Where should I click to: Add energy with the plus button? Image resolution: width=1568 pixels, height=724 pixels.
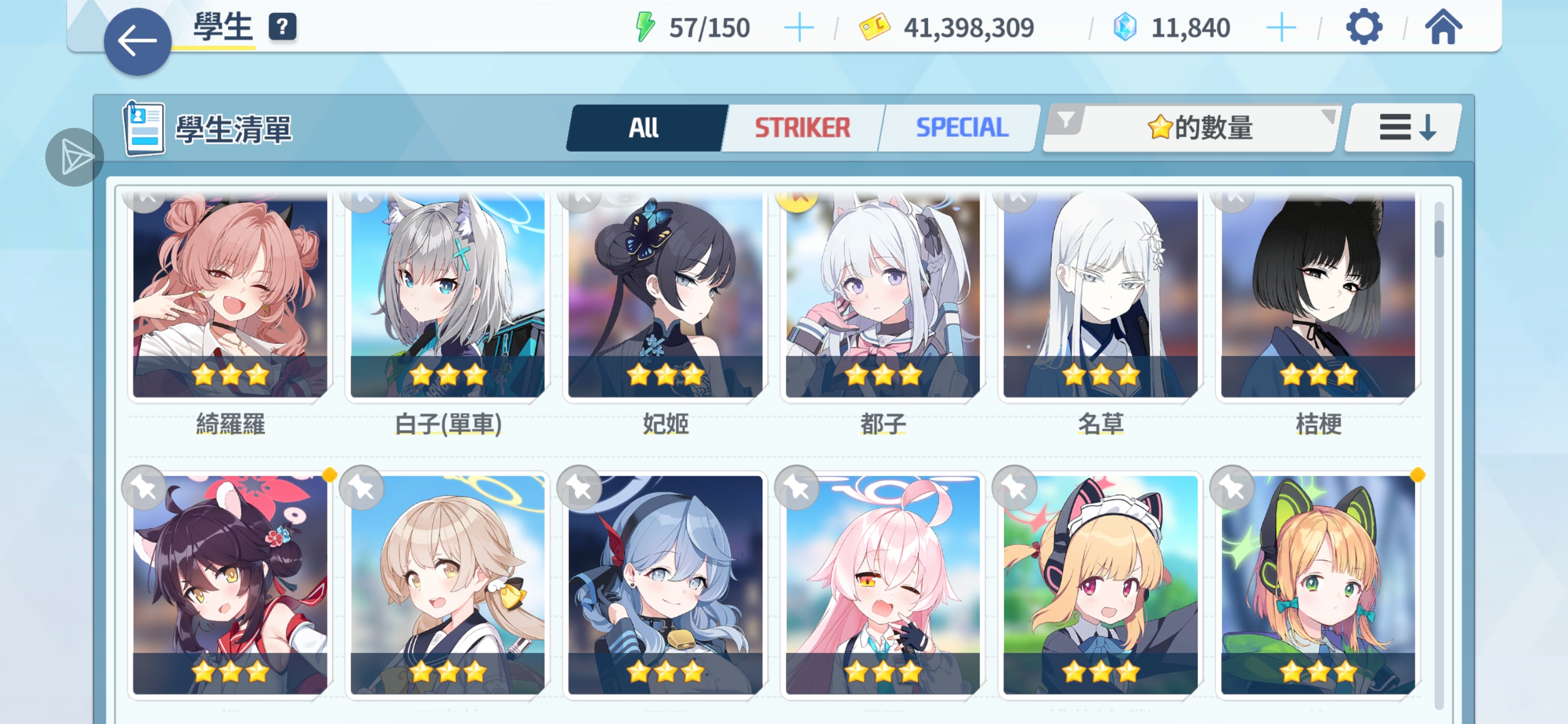point(799,26)
